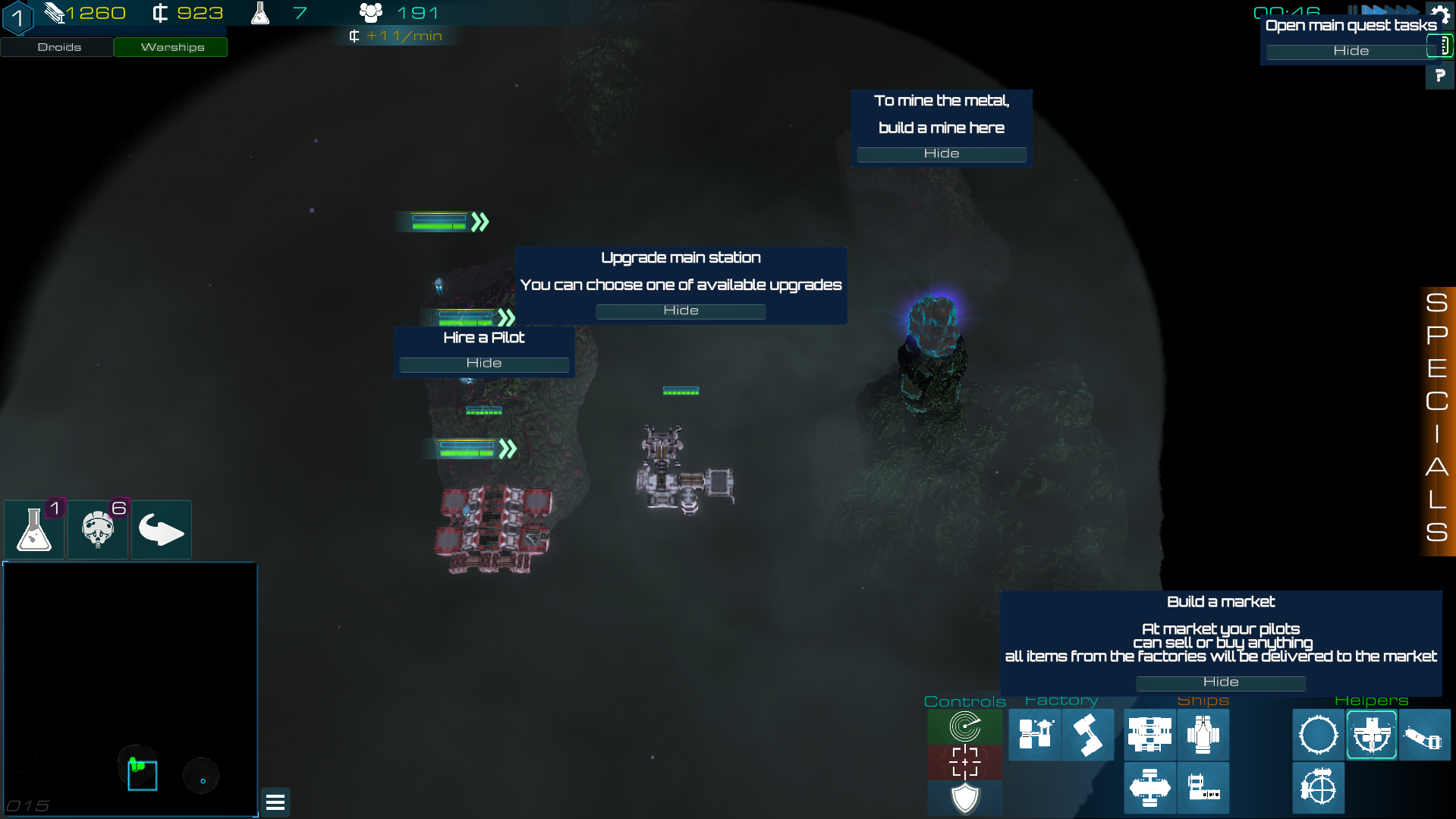The height and width of the screenshot is (819, 1456).
Task: Open the hamburger menu beside the minimap
Action: coord(275,802)
